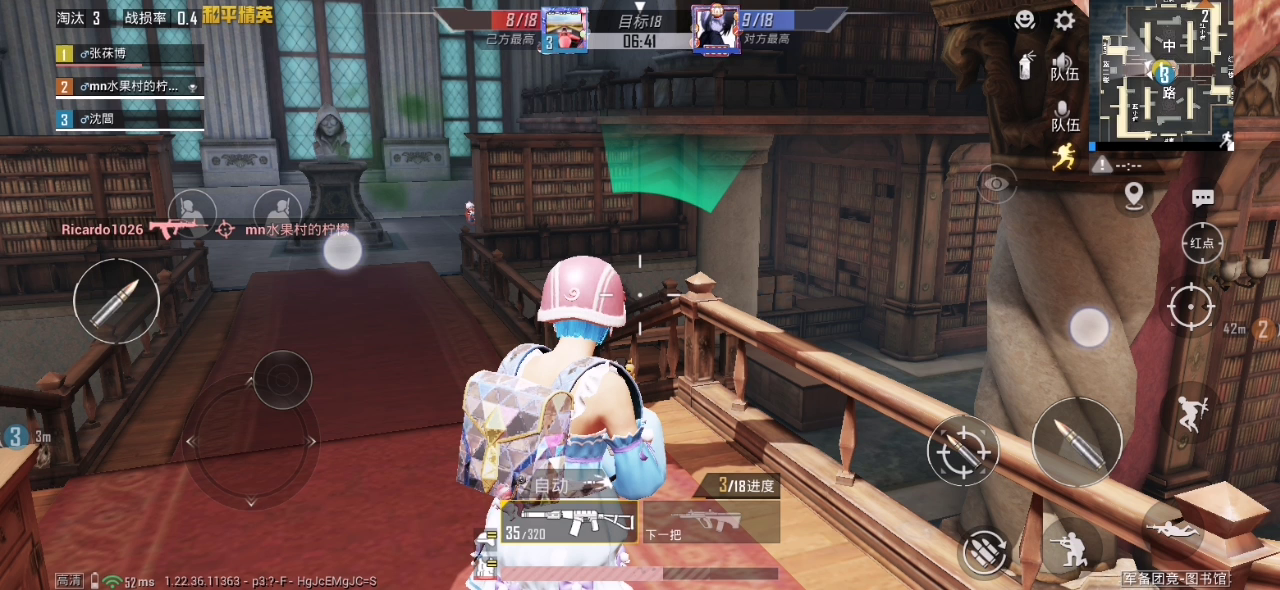The height and width of the screenshot is (590, 1280).
Task: Open the quick chat bubble
Action: coord(1203,198)
